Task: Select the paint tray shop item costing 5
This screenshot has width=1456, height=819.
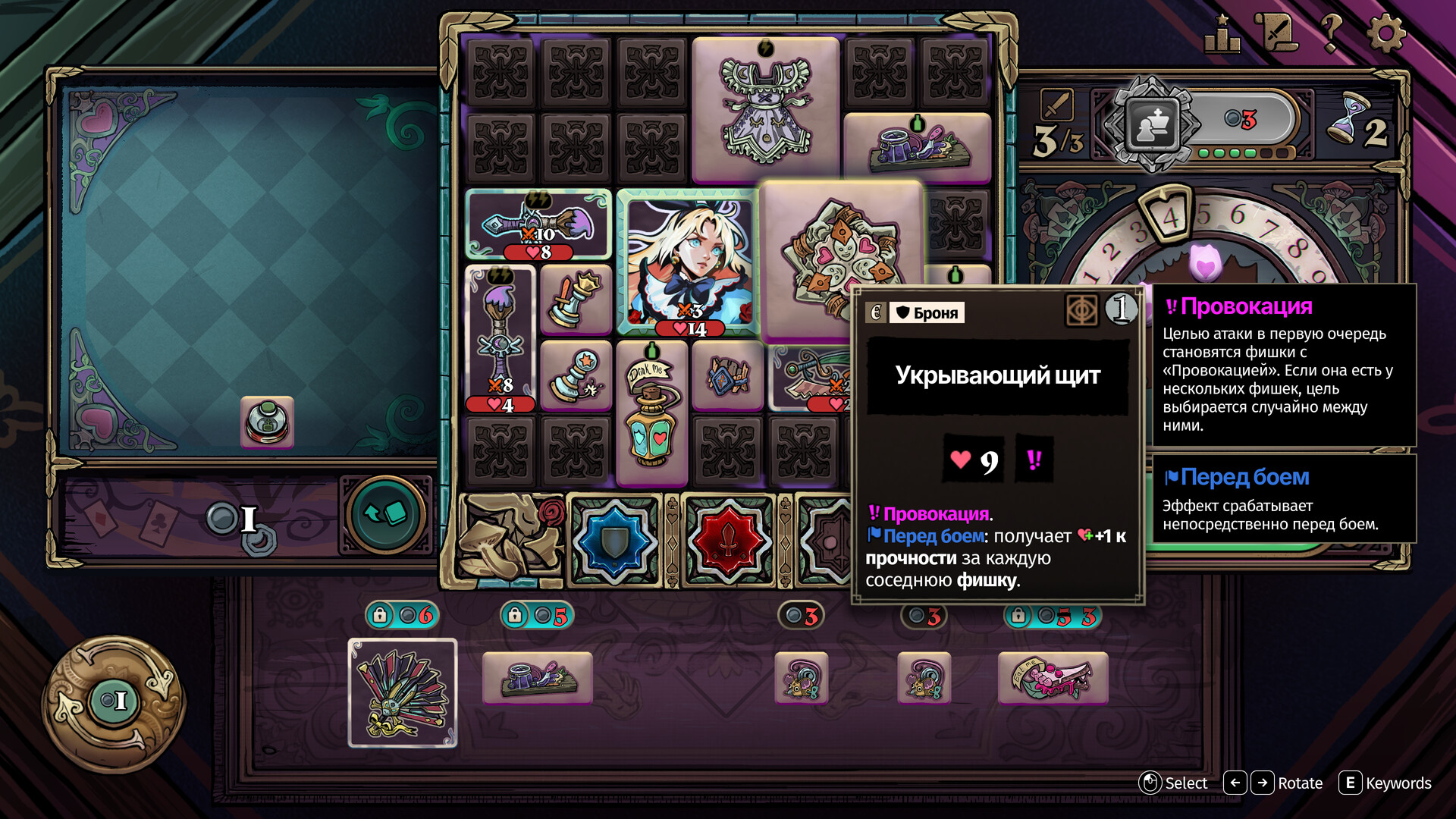Action: pyautogui.click(x=537, y=678)
